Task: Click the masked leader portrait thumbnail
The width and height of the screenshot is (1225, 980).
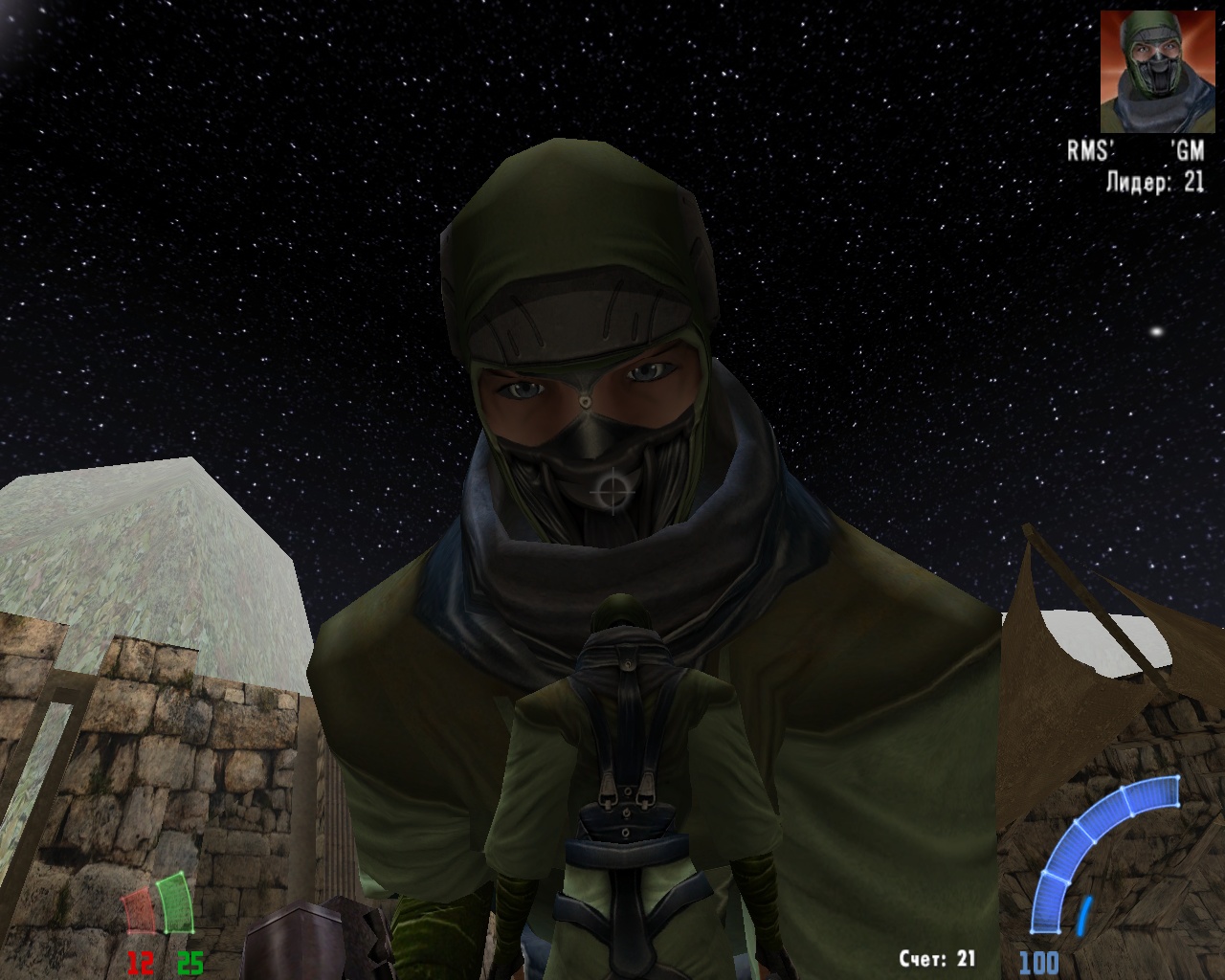Action: pos(1152,71)
